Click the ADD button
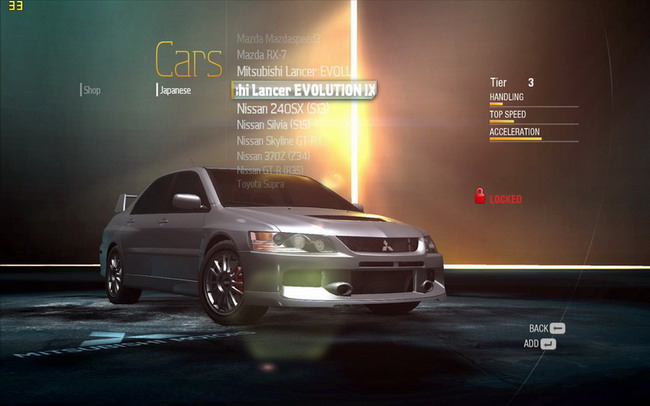The image size is (650, 406). [540, 344]
